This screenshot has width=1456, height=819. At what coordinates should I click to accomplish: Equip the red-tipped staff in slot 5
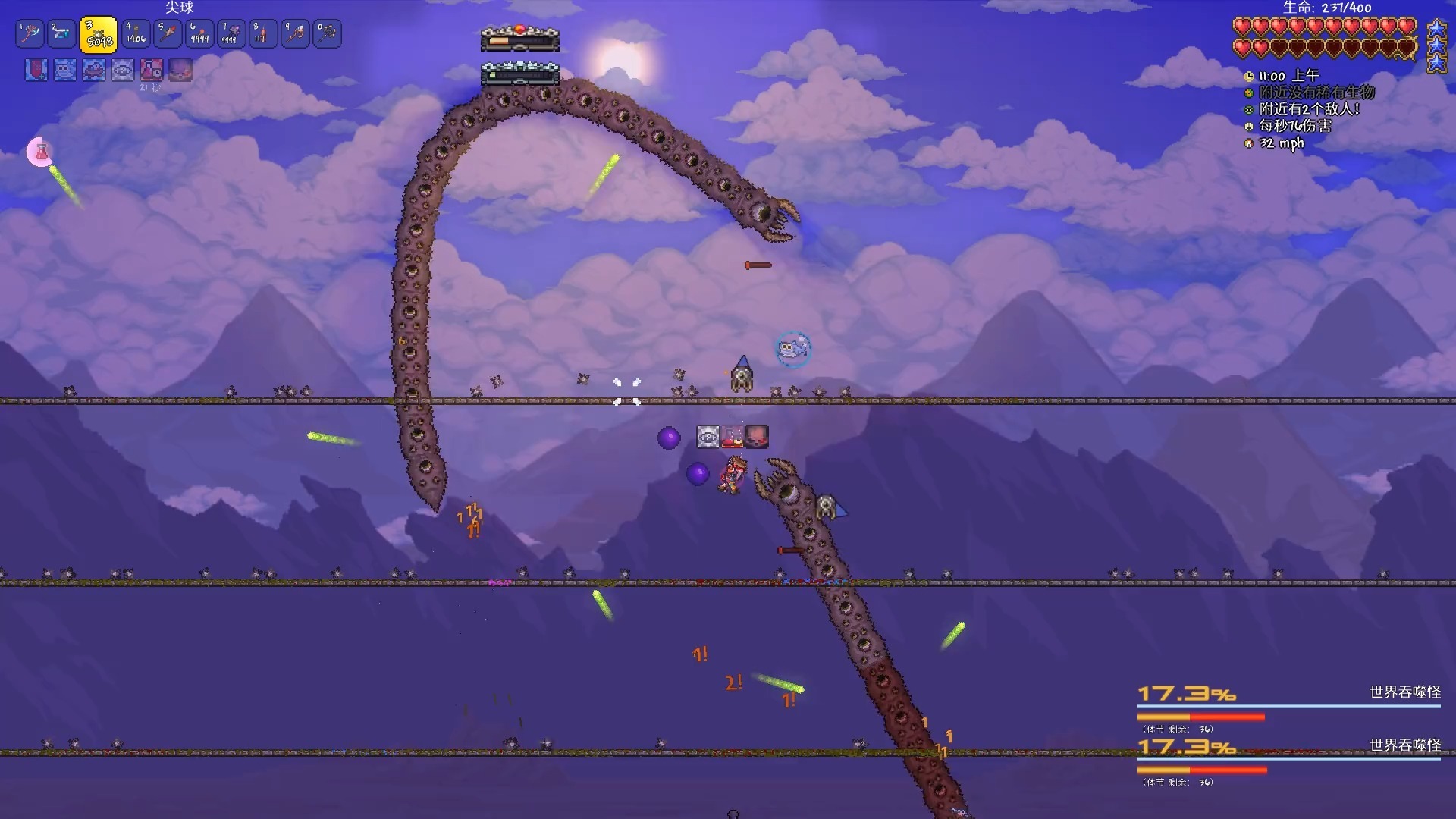tap(168, 33)
